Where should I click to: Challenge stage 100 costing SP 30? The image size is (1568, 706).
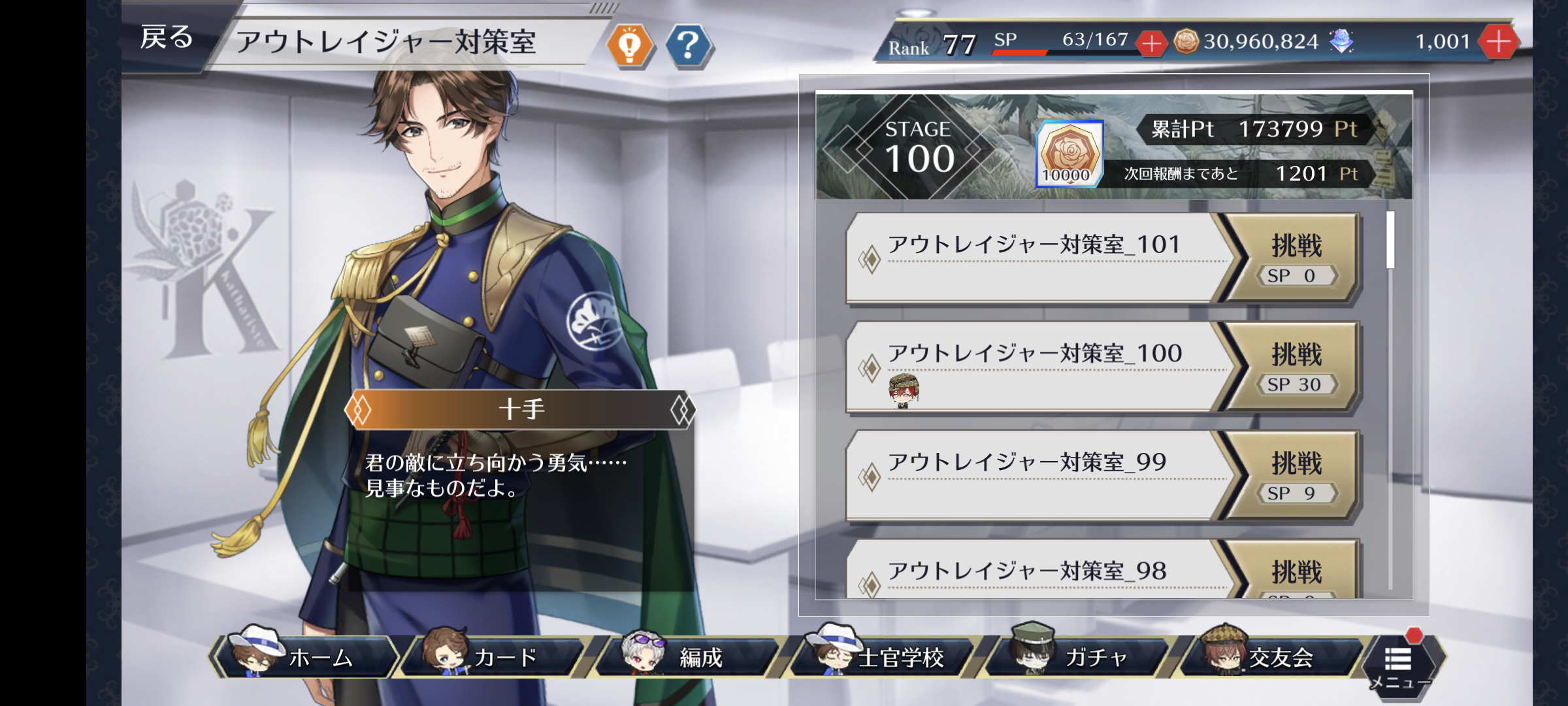coord(1296,367)
